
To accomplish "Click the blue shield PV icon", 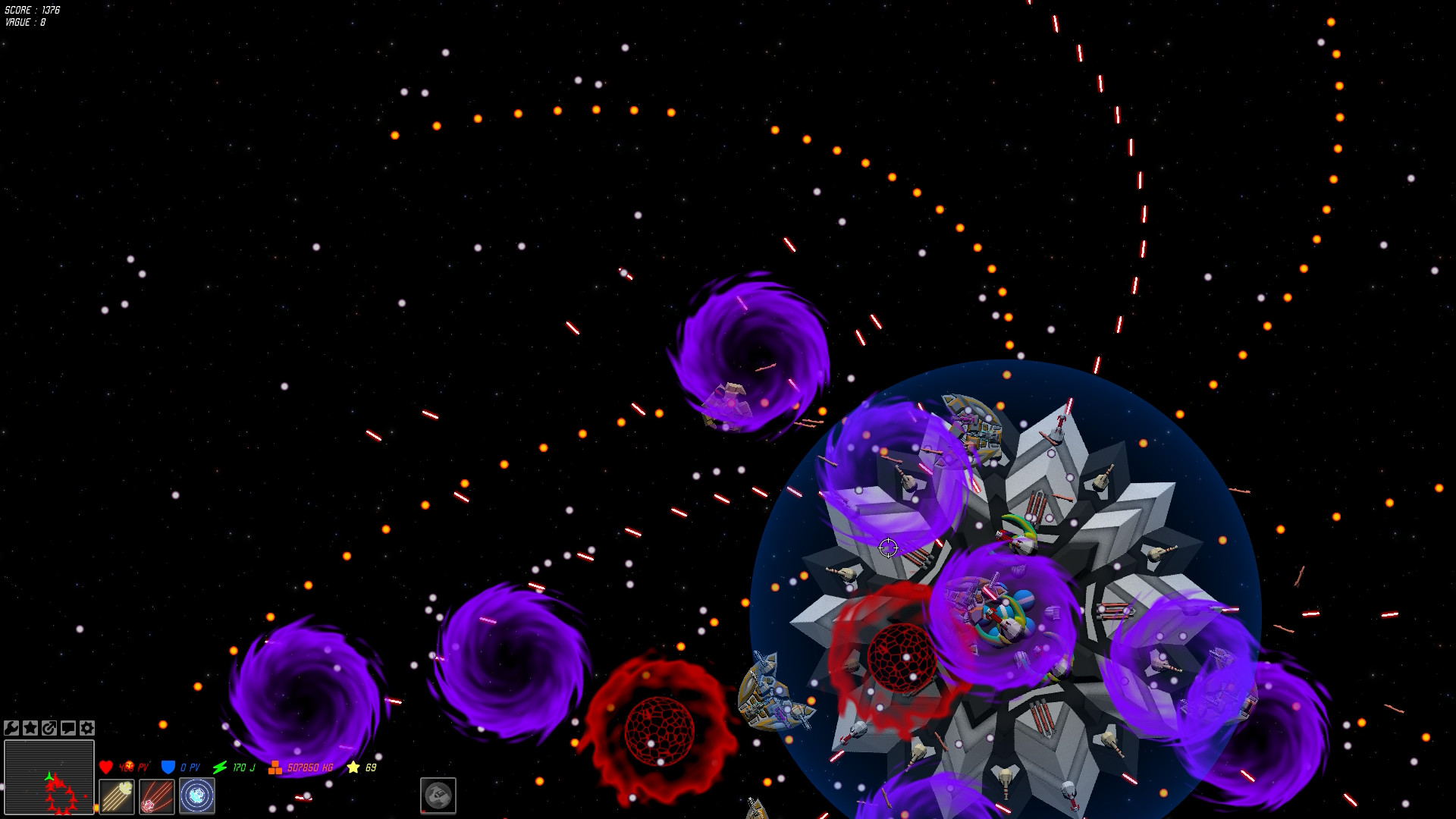I will (168, 766).
